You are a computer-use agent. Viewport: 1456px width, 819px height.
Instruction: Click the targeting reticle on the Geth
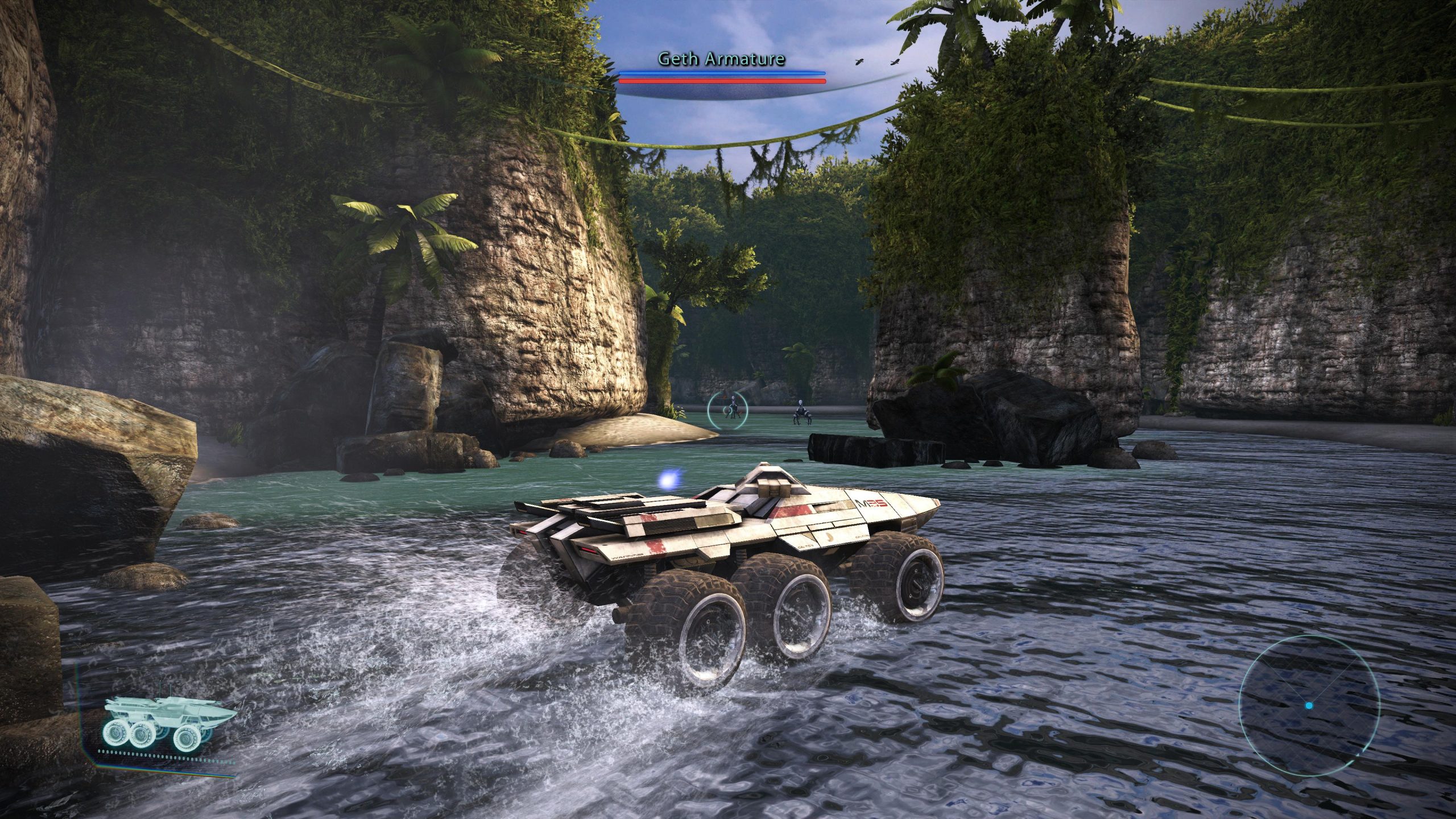point(728,409)
